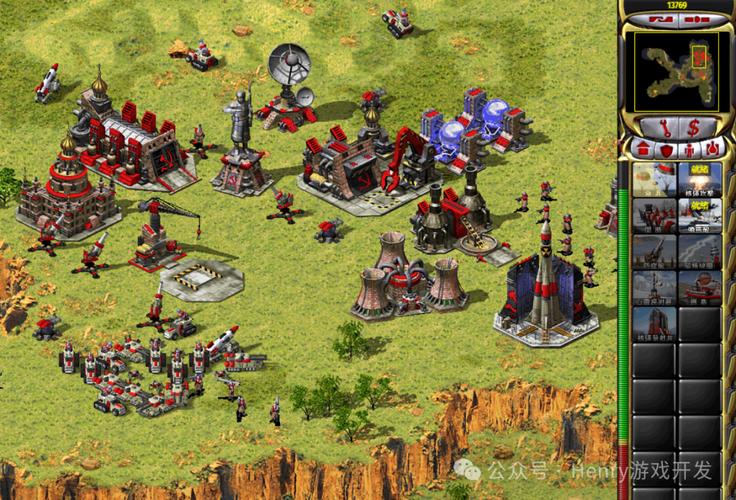The image size is (736, 500).
Task: Pick the red-domed structure build icon
Action: click(x=699, y=287)
